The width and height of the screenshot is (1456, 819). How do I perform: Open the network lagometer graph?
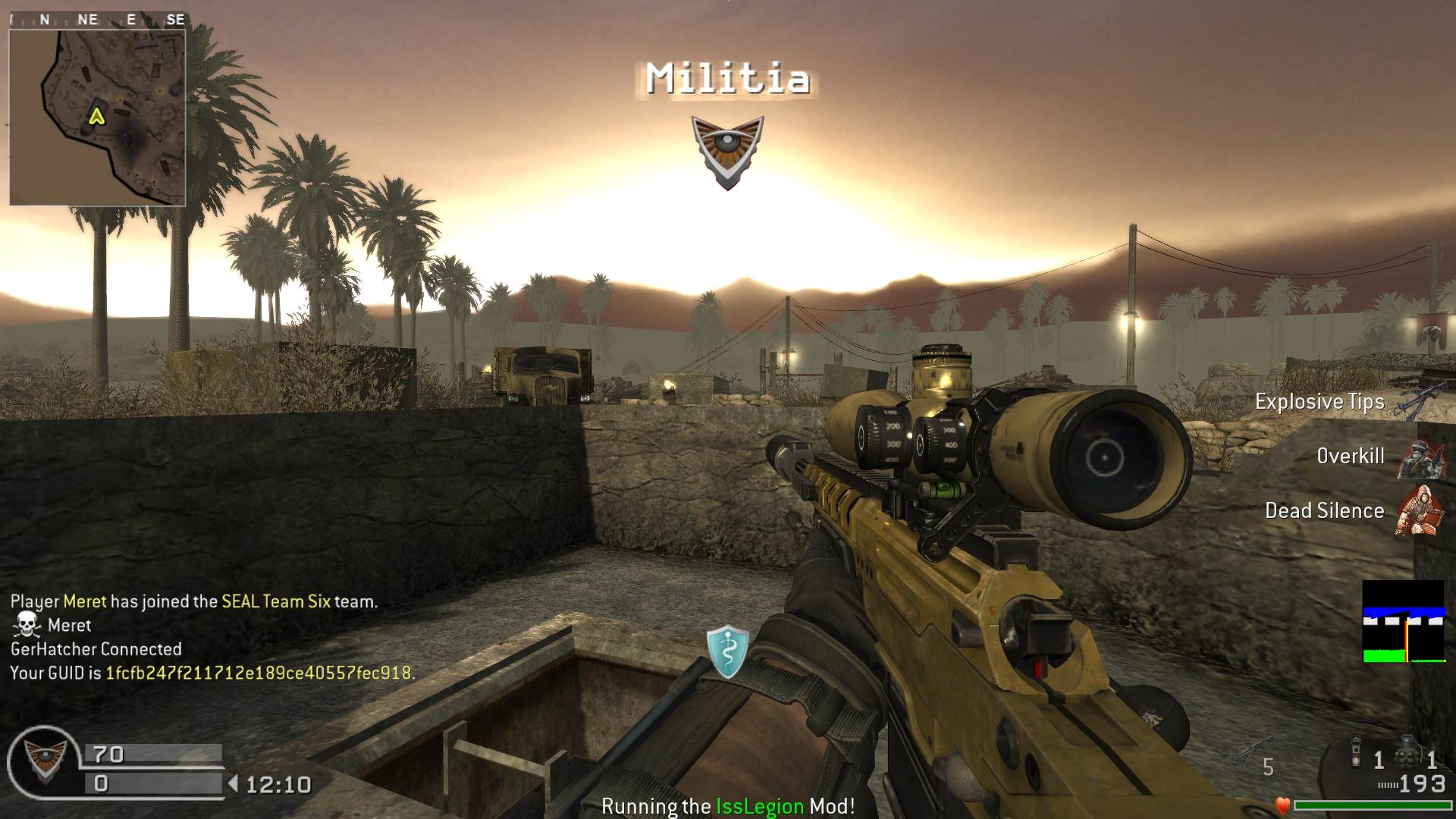pyautogui.click(x=1403, y=622)
